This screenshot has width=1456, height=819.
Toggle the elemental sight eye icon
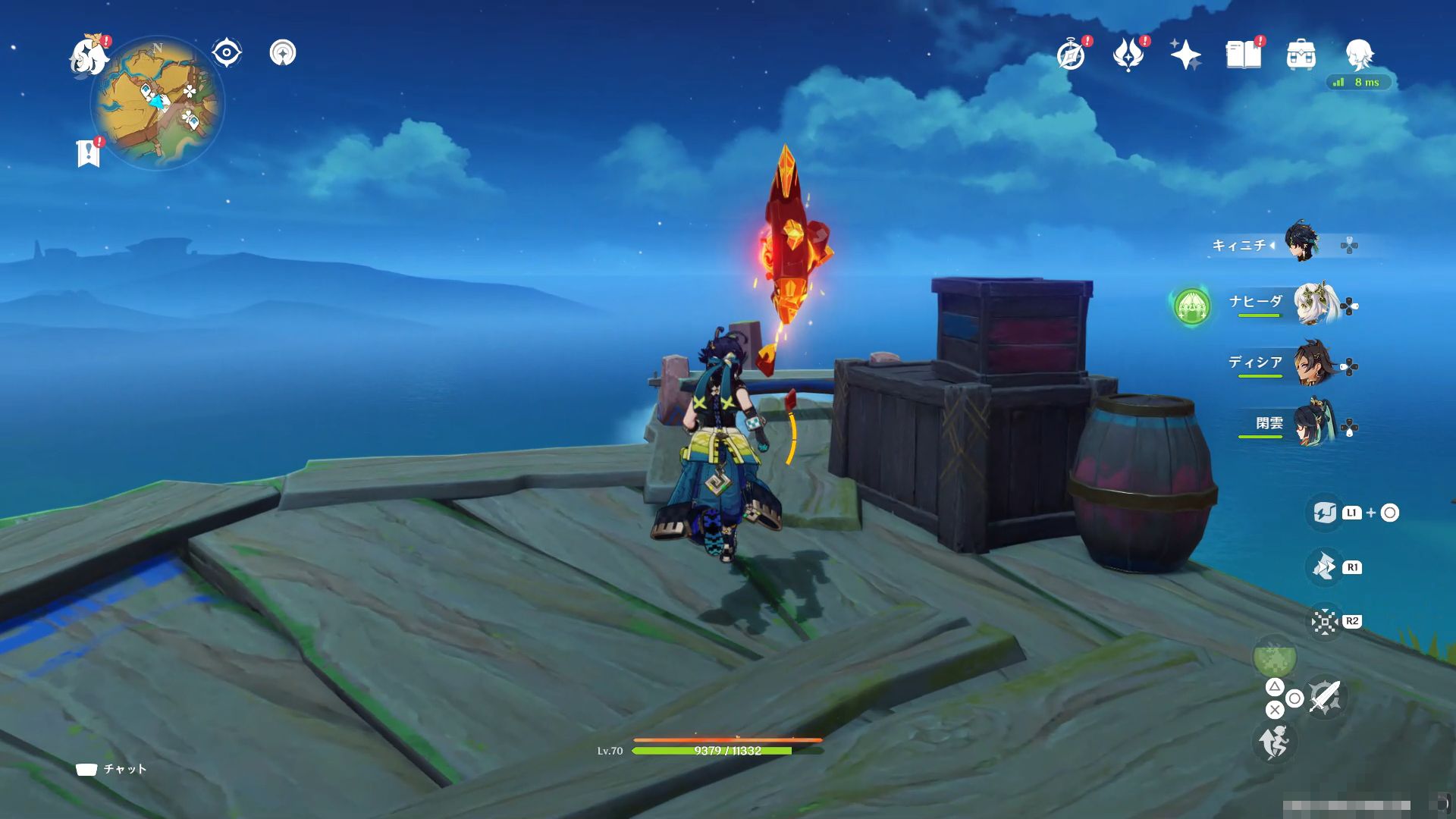click(x=226, y=53)
